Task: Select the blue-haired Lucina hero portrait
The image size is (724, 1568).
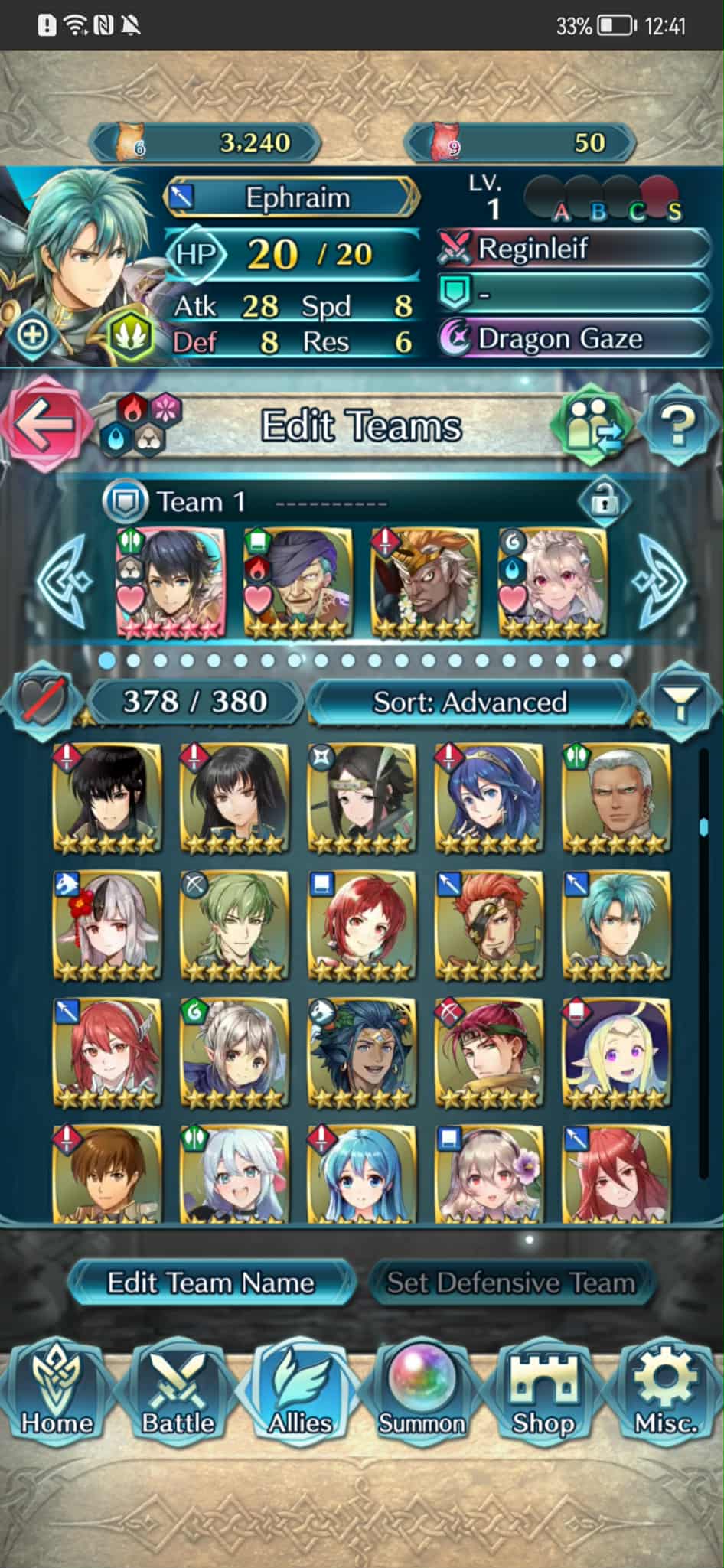Action: pos(489,799)
